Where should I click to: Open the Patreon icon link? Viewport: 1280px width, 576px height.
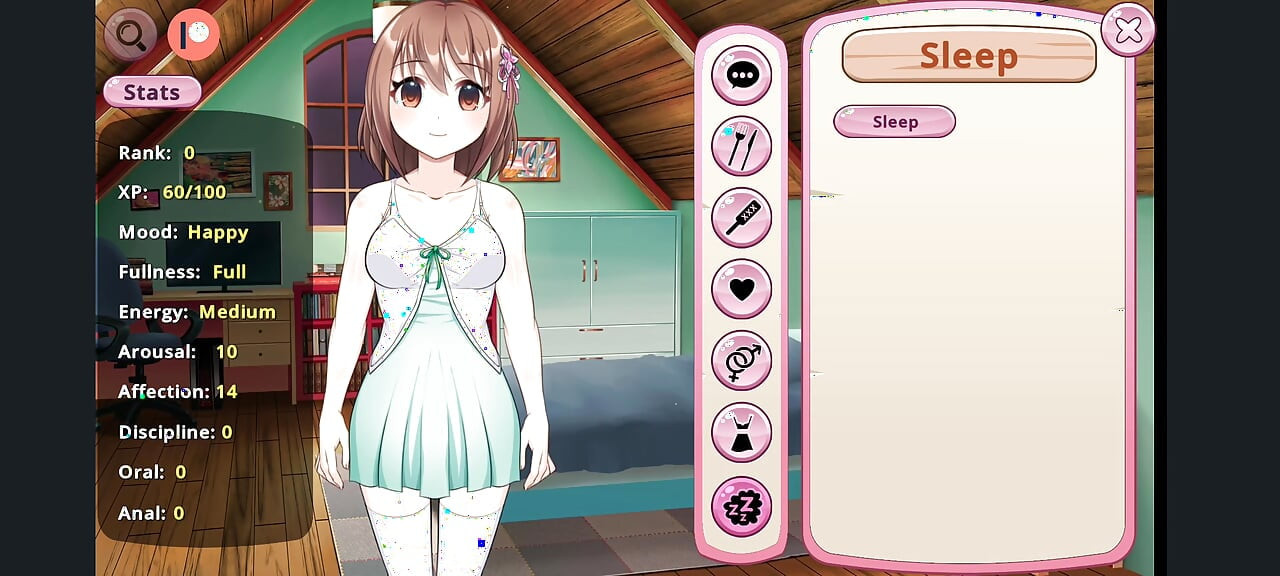tap(193, 35)
